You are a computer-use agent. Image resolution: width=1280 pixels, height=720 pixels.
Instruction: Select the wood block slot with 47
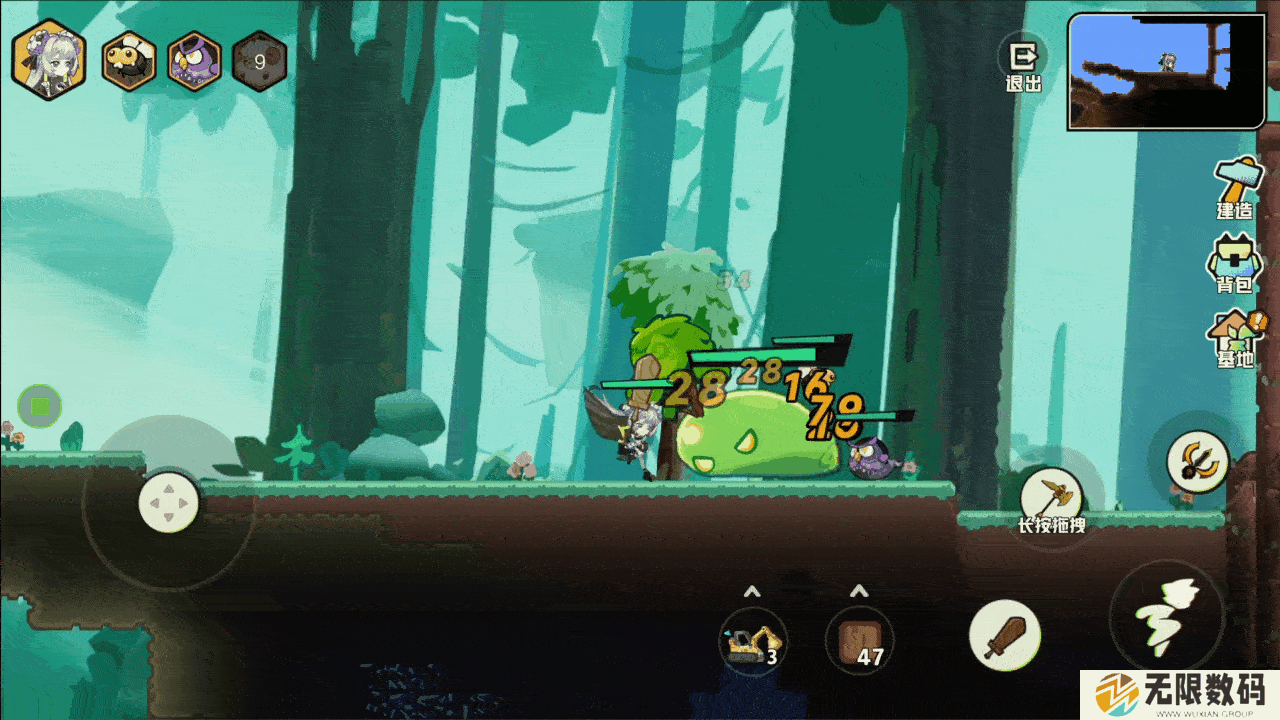(859, 640)
